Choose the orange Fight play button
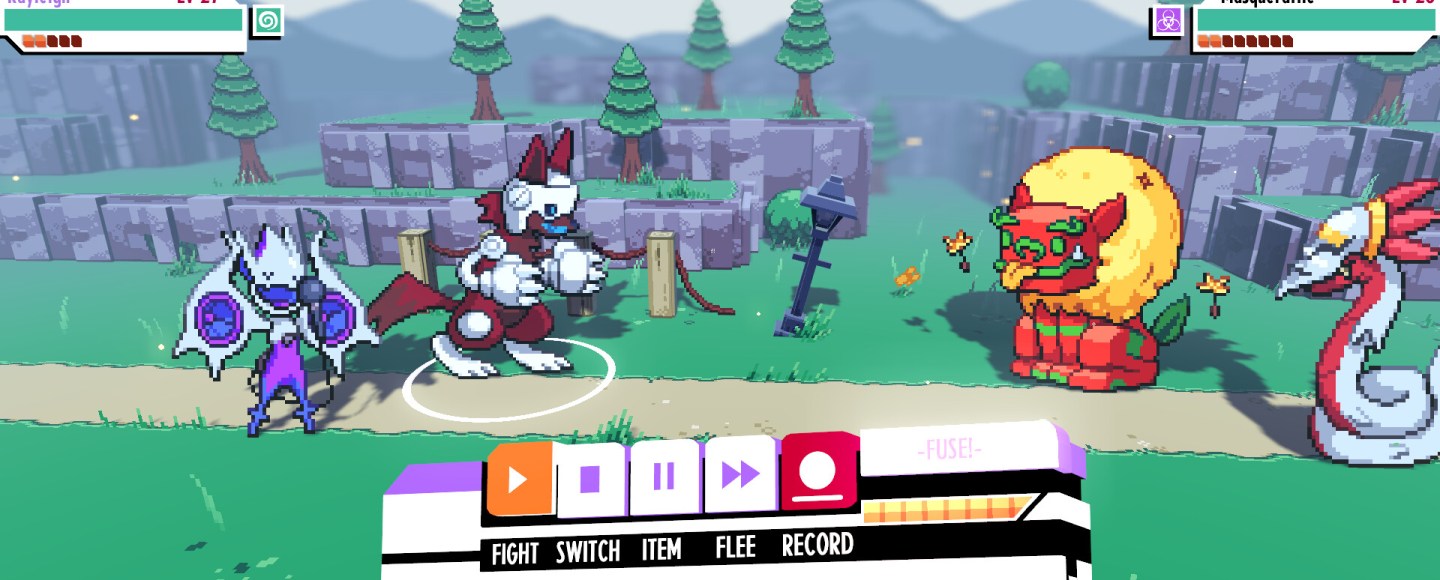This screenshot has width=1440, height=580. (x=519, y=479)
